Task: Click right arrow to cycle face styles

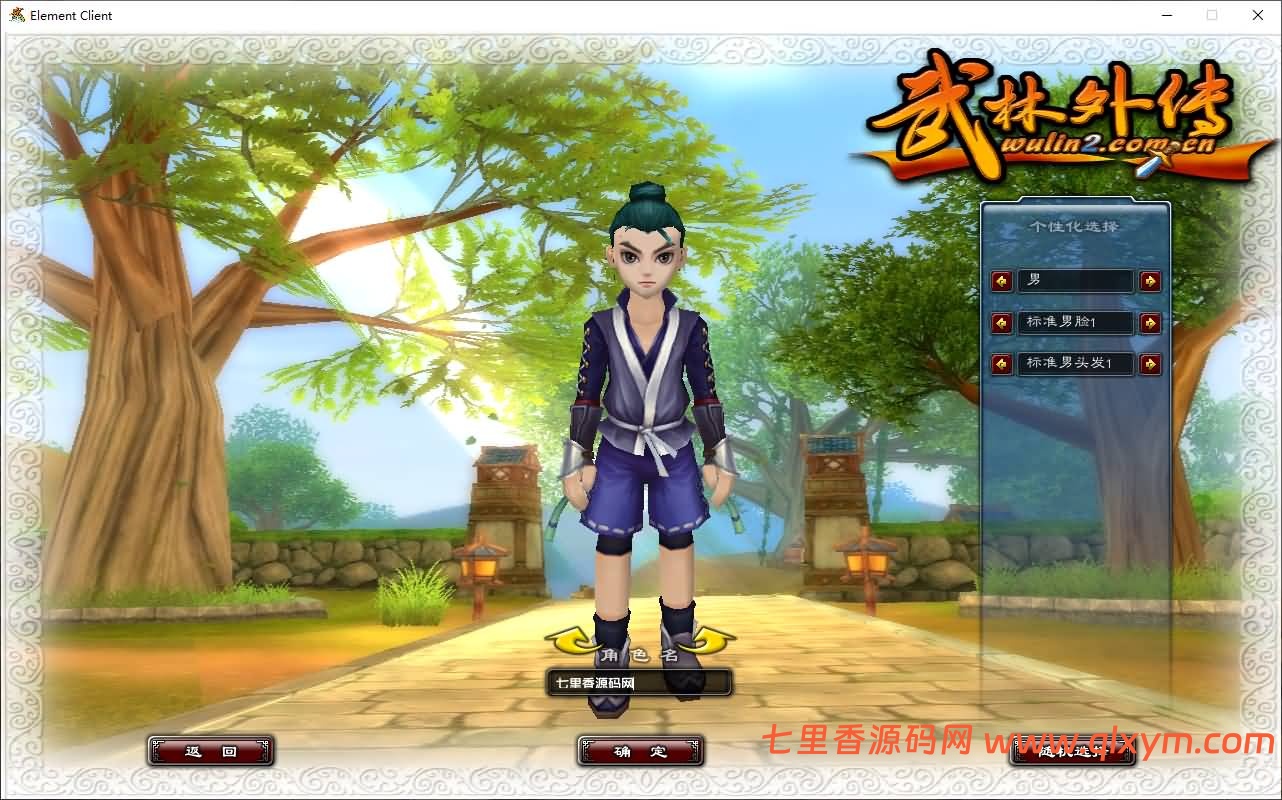Action: tap(1150, 322)
